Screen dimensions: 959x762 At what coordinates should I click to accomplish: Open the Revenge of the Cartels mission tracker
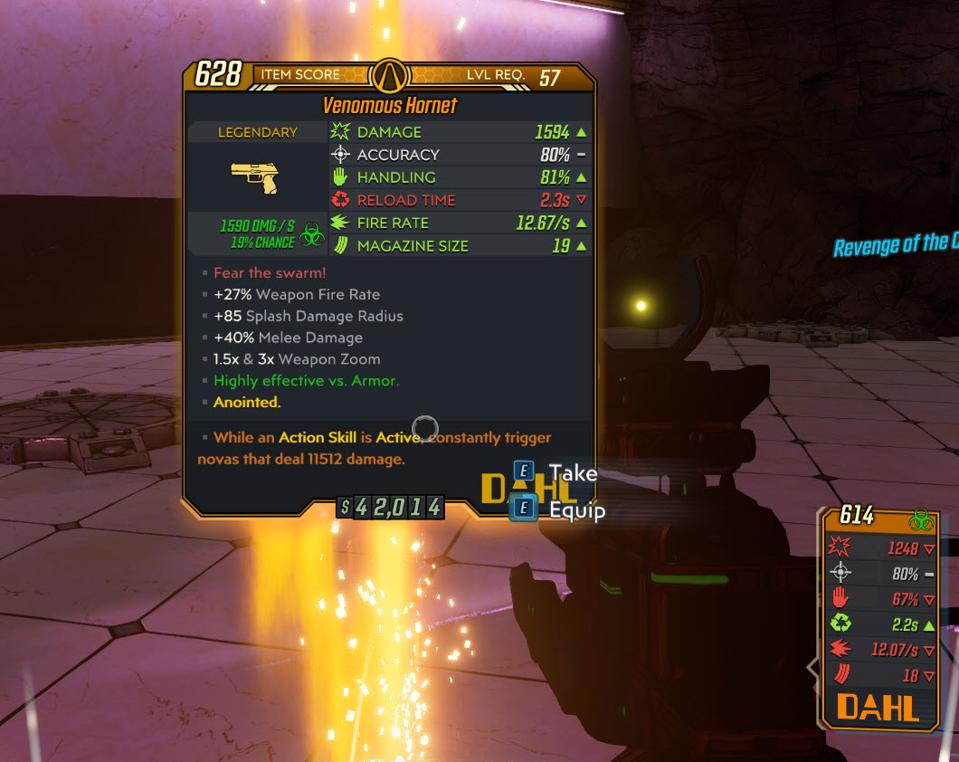tap(896, 244)
